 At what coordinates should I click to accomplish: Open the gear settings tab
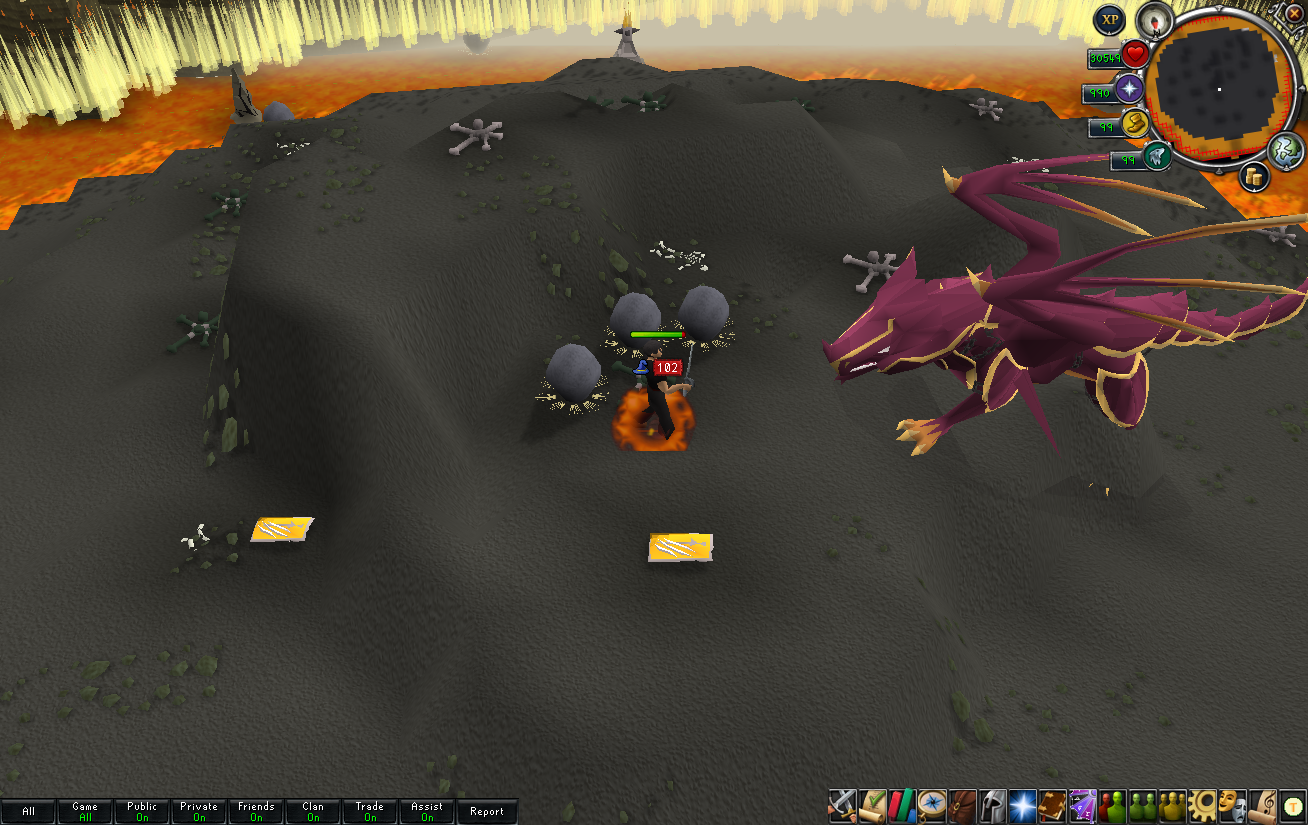1202,805
